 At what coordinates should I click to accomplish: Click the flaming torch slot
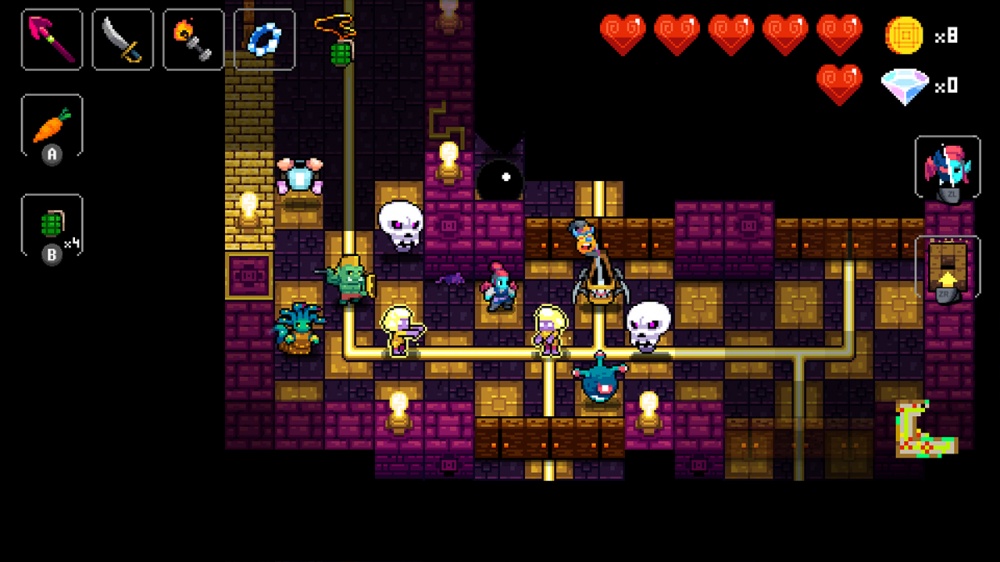tap(193, 39)
